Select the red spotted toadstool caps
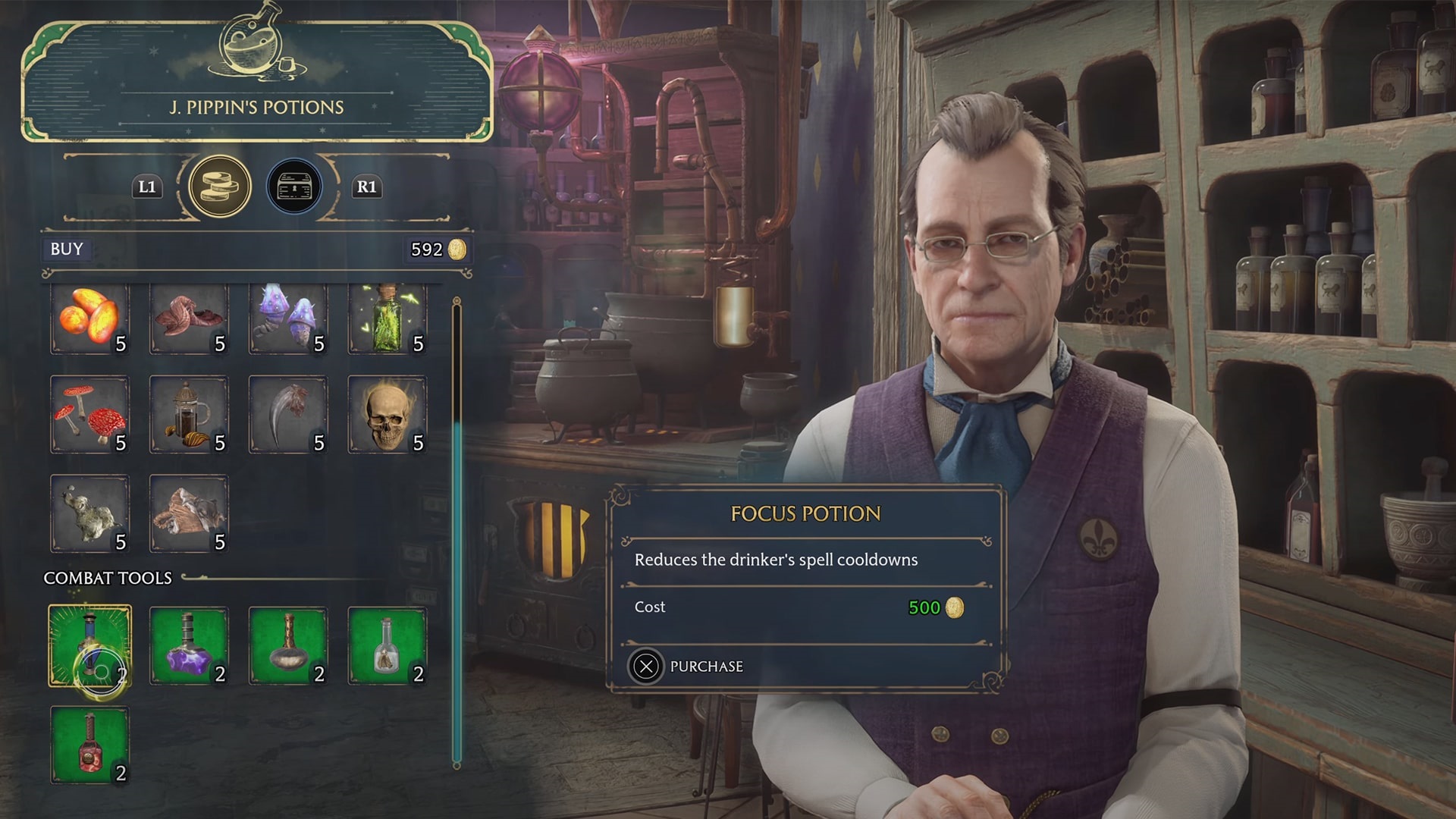The height and width of the screenshot is (819, 1456). pyautogui.click(x=89, y=415)
